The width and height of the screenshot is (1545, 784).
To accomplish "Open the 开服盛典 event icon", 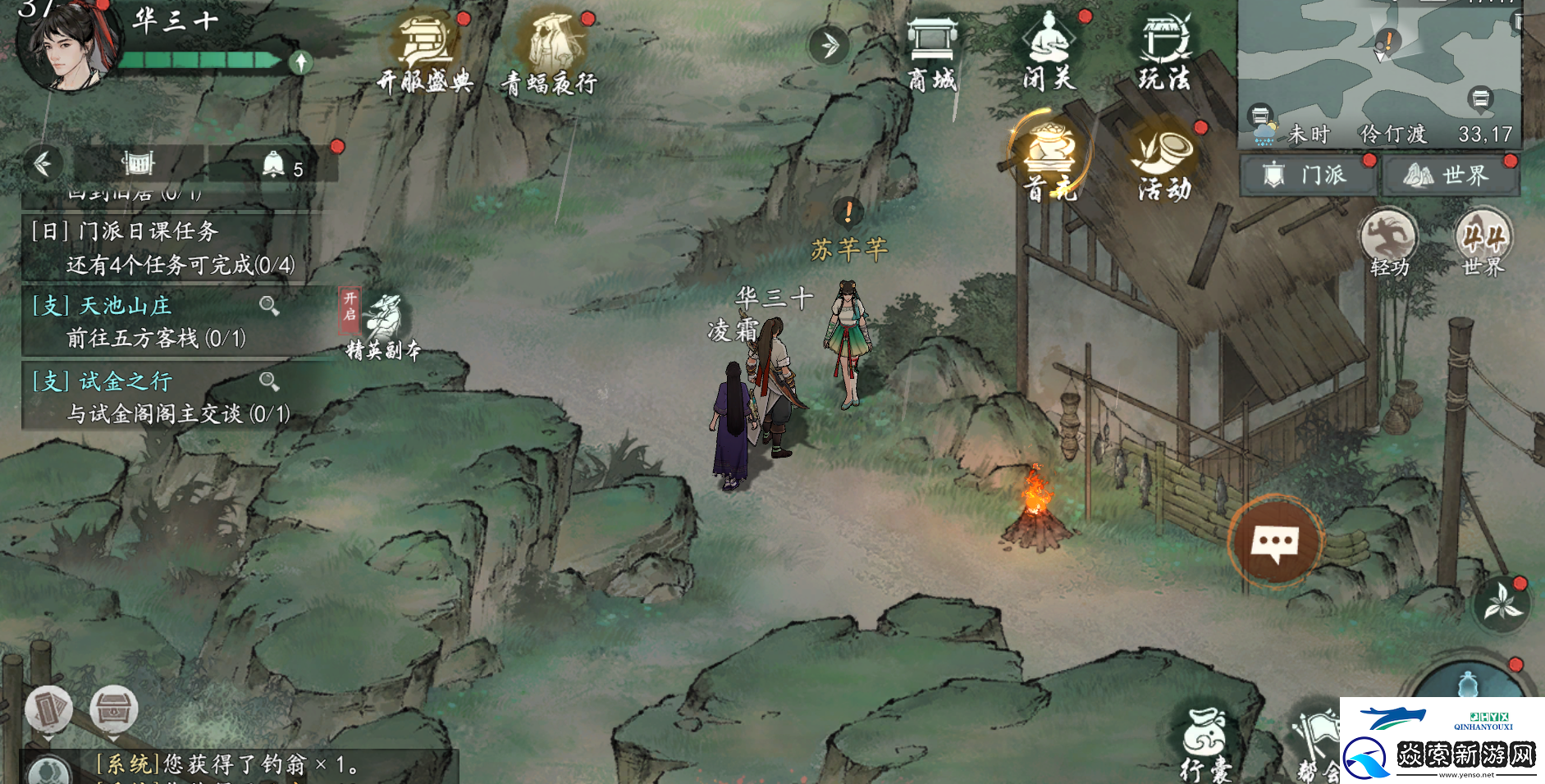I will pyautogui.click(x=425, y=51).
